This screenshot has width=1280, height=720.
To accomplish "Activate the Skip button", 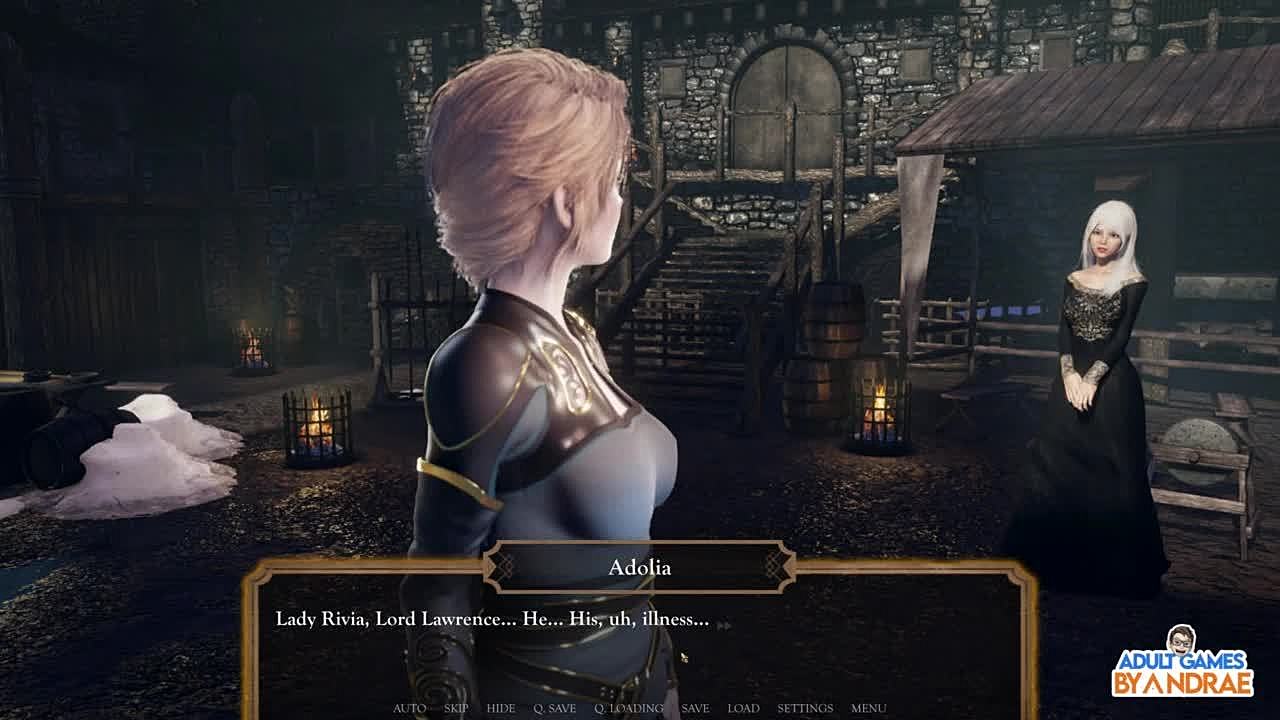I will tap(456, 708).
